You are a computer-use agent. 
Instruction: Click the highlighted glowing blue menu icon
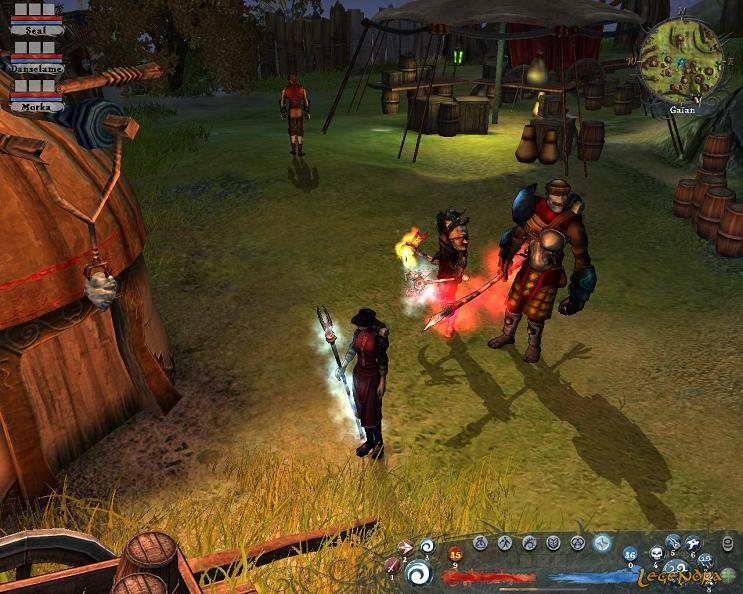tap(601, 543)
